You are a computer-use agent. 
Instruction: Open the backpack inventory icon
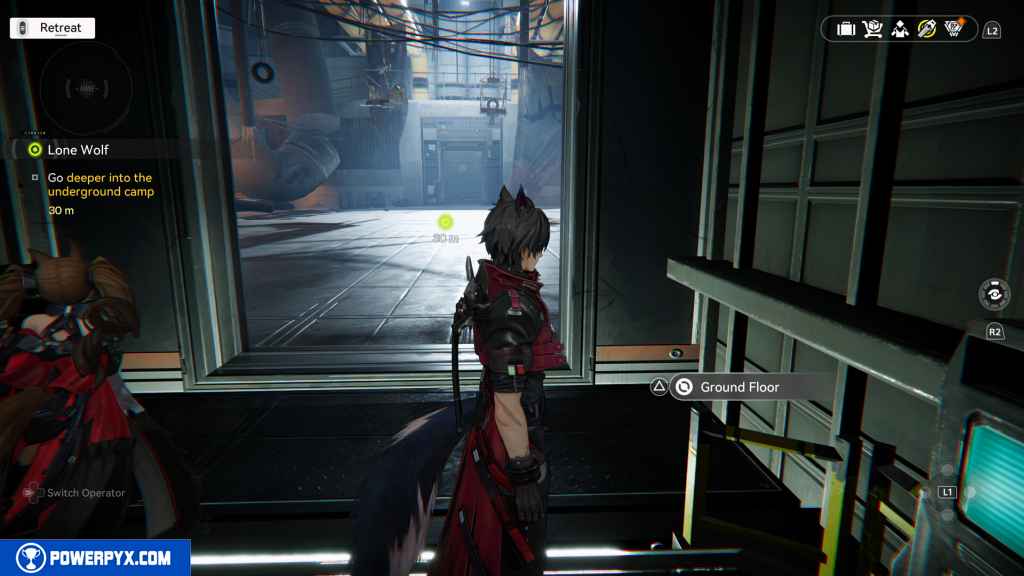[x=846, y=29]
